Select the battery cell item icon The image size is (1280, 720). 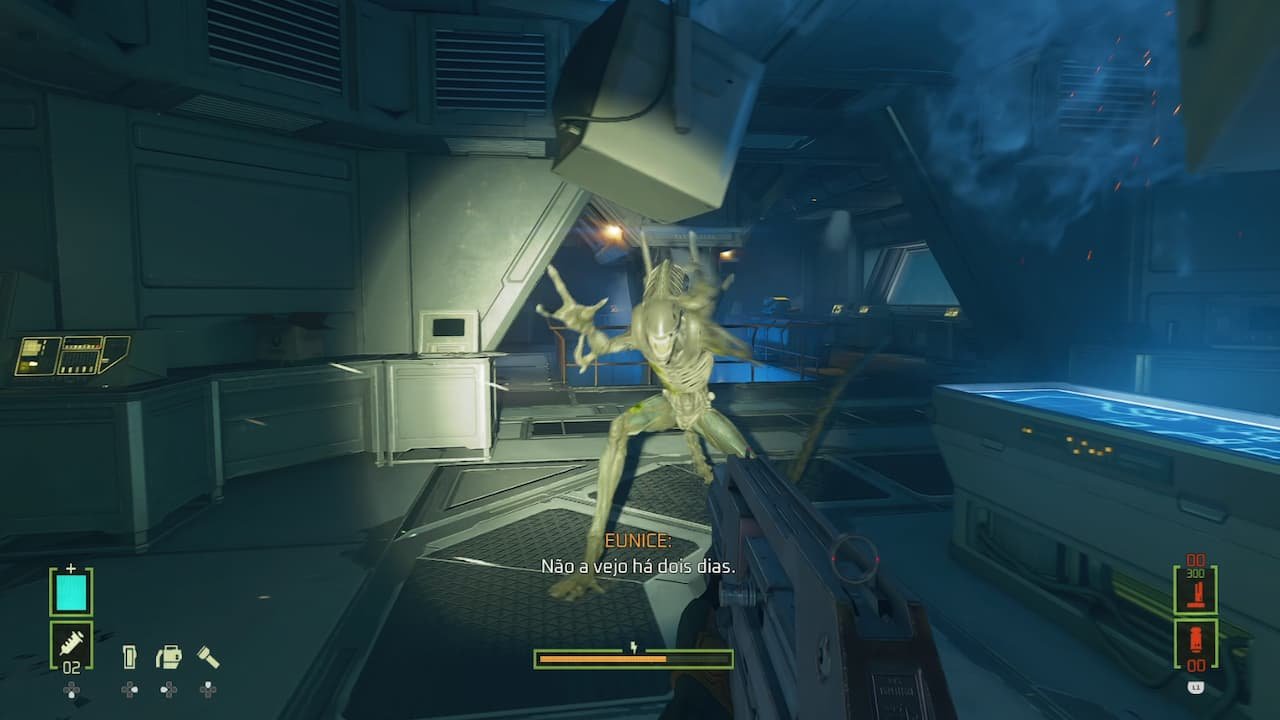tap(129, 657)
